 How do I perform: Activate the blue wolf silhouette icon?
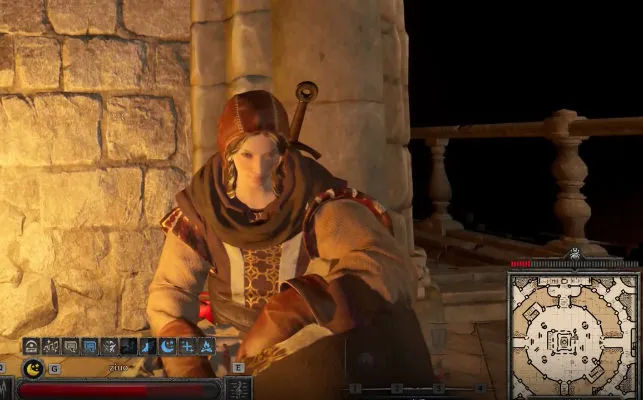click(148, 346)
